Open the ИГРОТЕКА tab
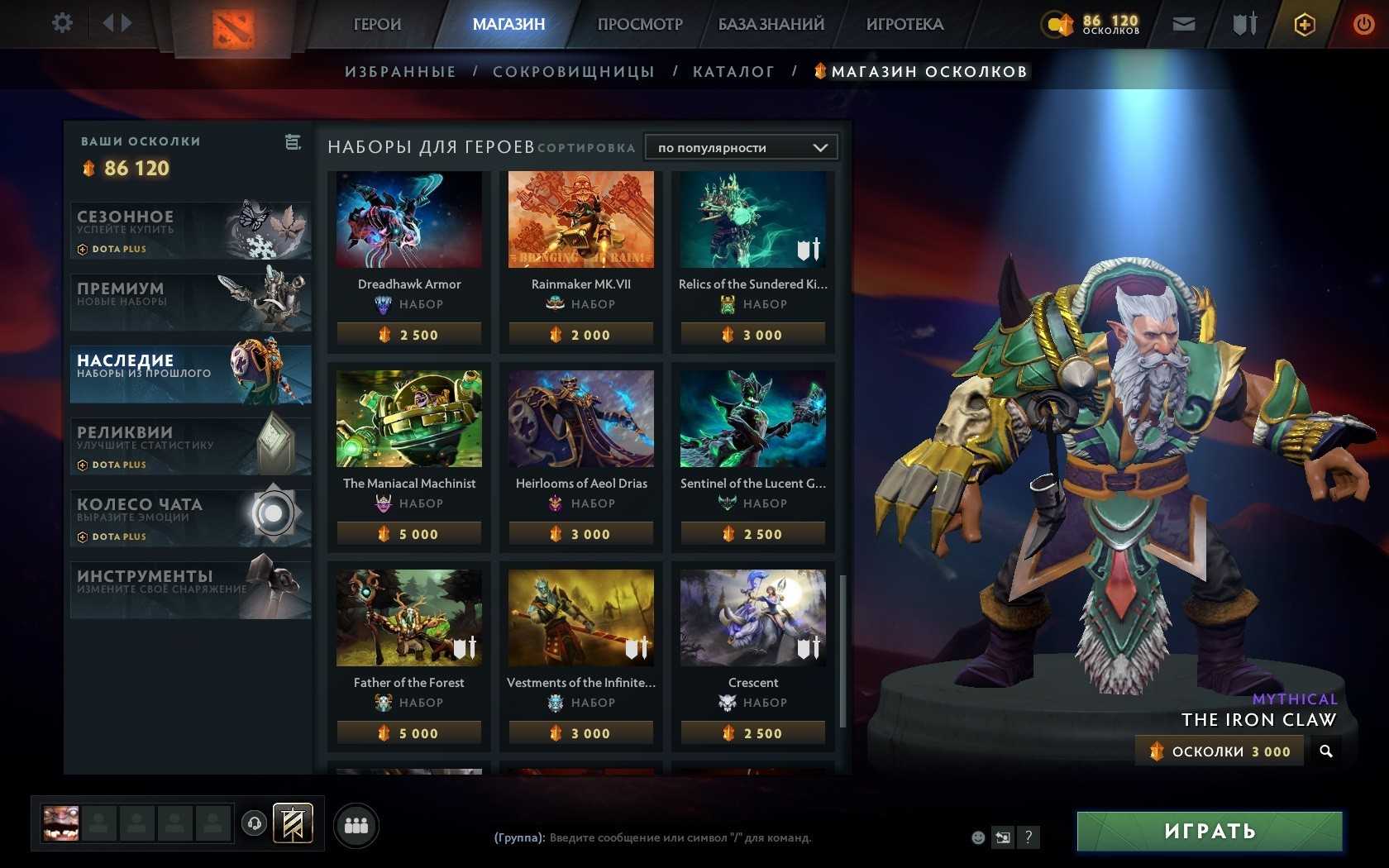This screenshot has height=868, width=1389. pos(905,24)
